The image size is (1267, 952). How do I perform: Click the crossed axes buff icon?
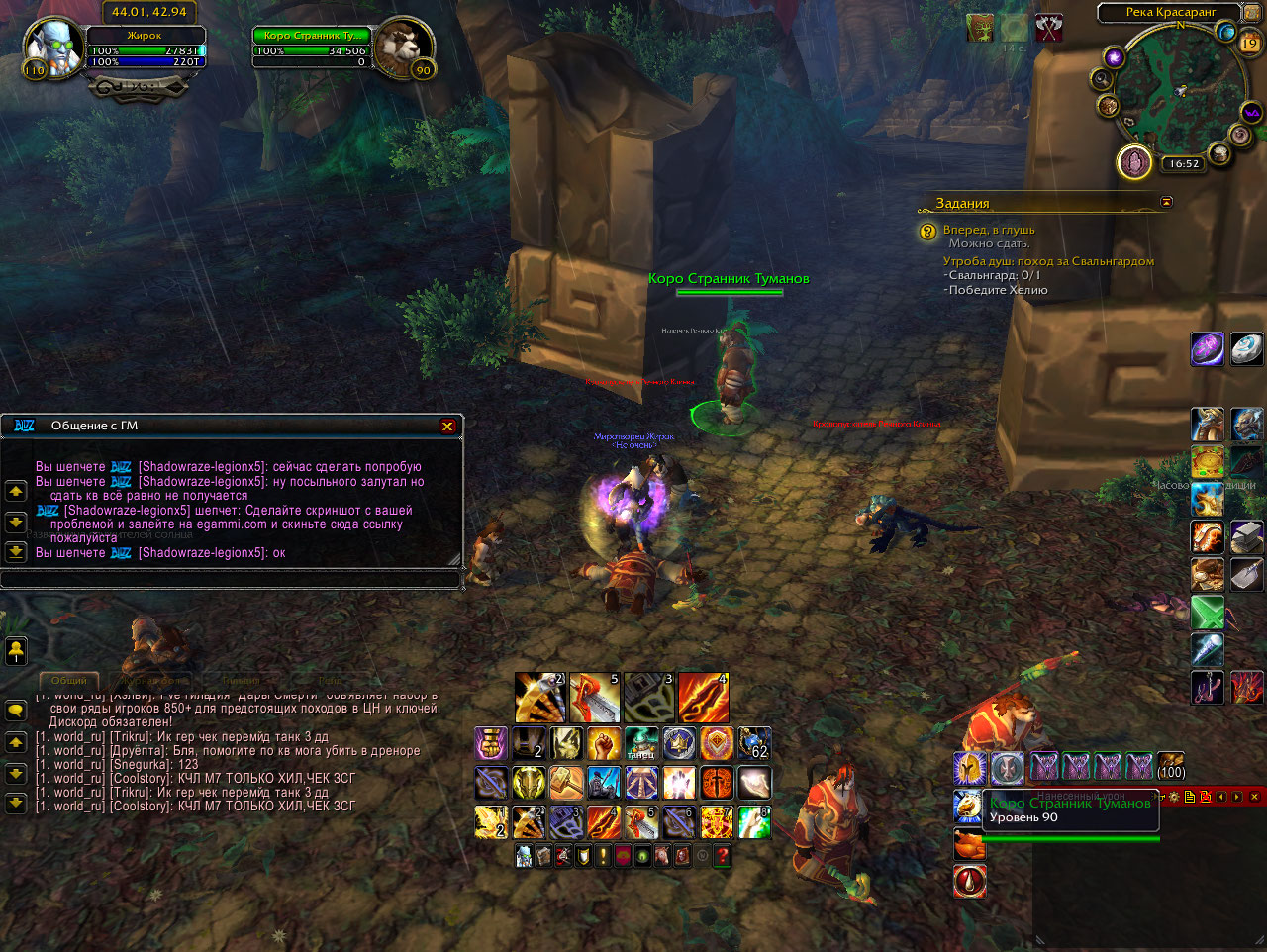tap(1048, 28)
